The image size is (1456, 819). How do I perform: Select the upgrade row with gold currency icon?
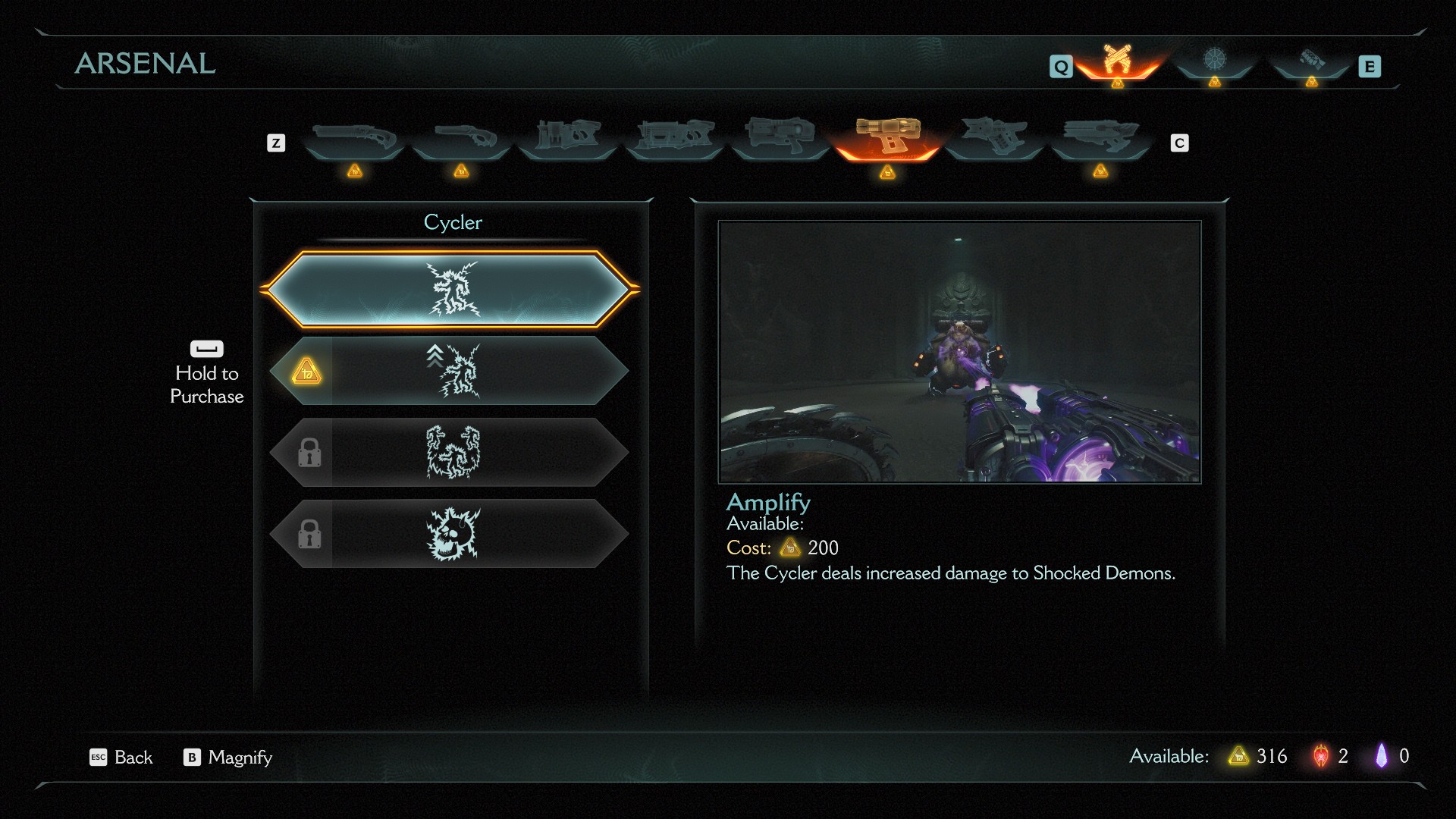[450, 371]
